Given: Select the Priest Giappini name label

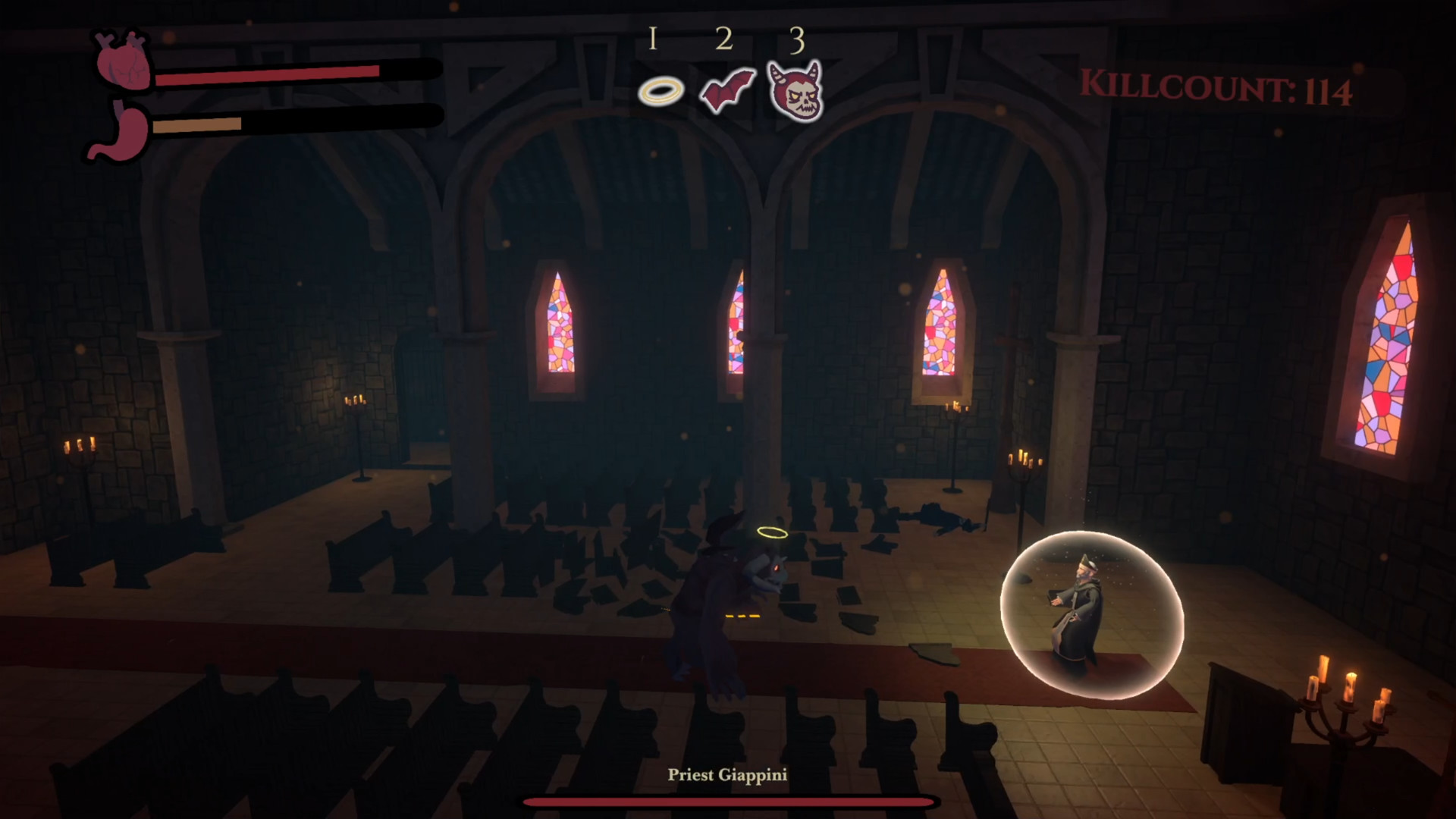Looking at the screenshot, I should (727, 774).
